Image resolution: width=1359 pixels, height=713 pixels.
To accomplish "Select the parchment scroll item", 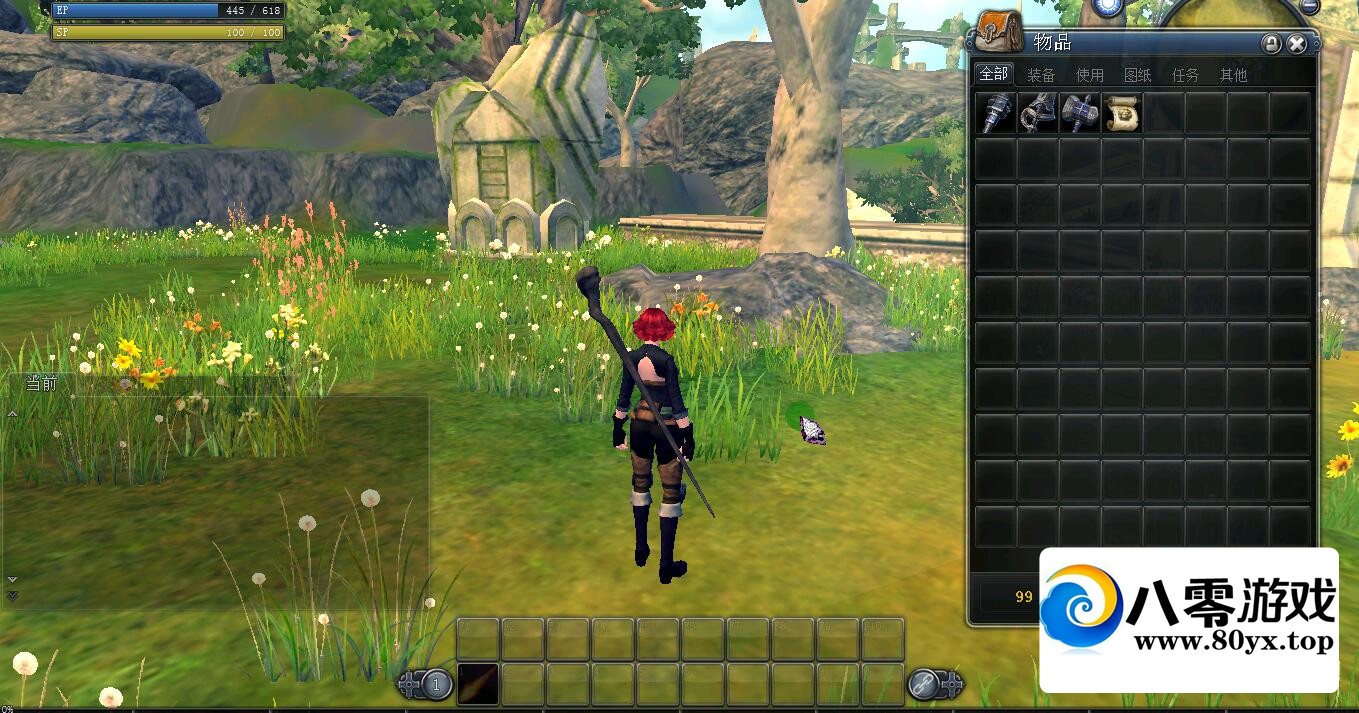I will 1121,113.
